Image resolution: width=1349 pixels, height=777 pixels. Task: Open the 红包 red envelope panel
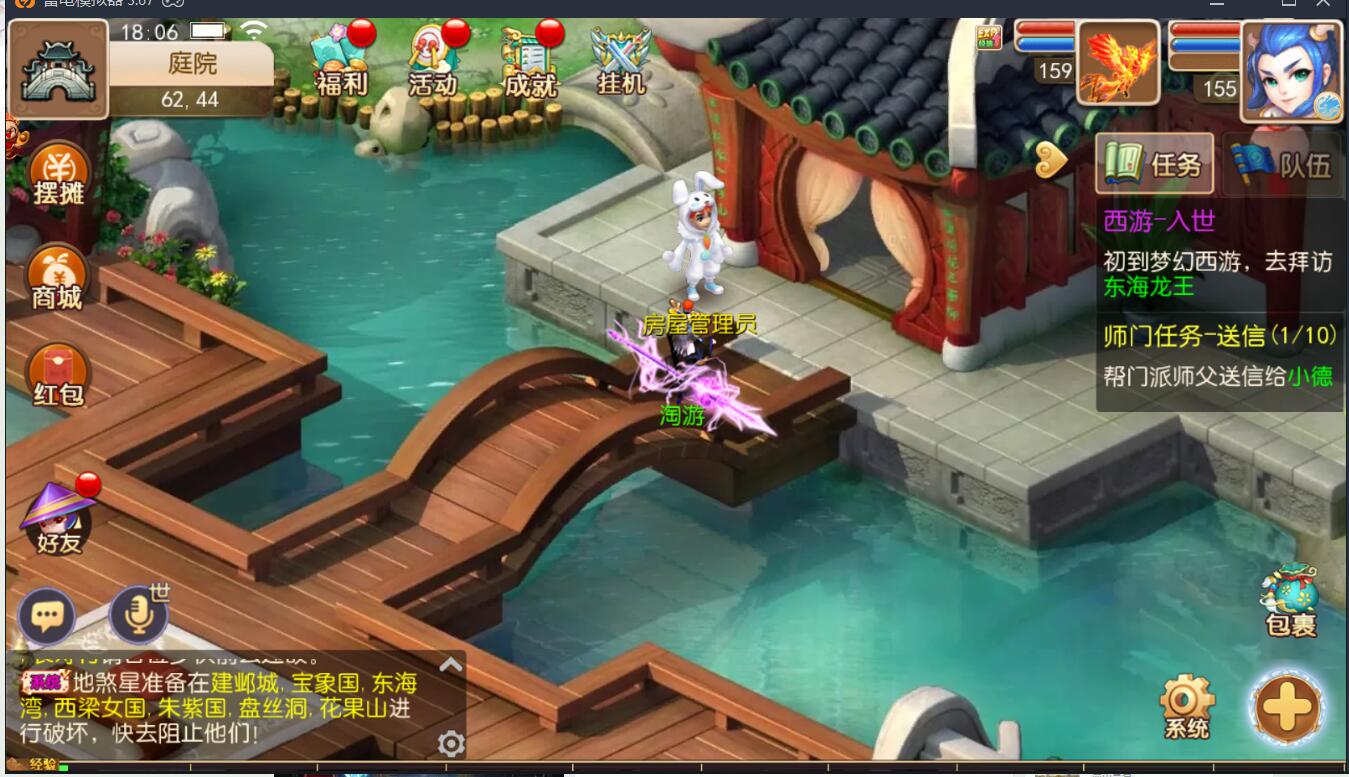click(x=58, y=375)
